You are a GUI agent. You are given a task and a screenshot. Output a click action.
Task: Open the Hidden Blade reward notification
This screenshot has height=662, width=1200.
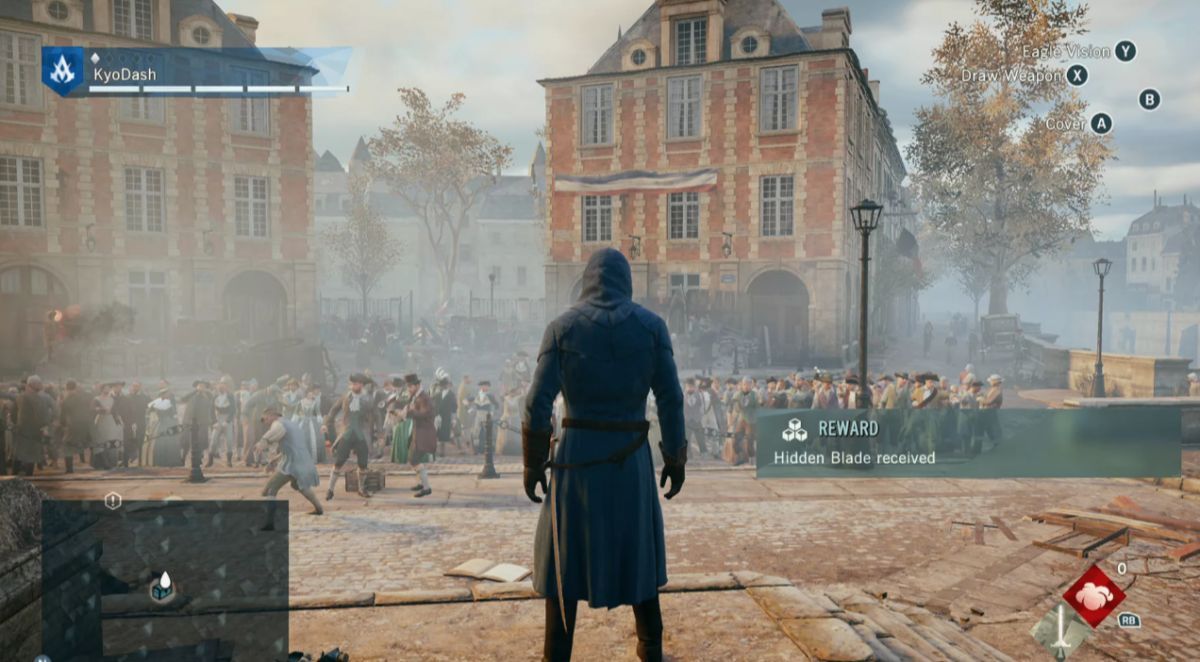tap(967, 443)
